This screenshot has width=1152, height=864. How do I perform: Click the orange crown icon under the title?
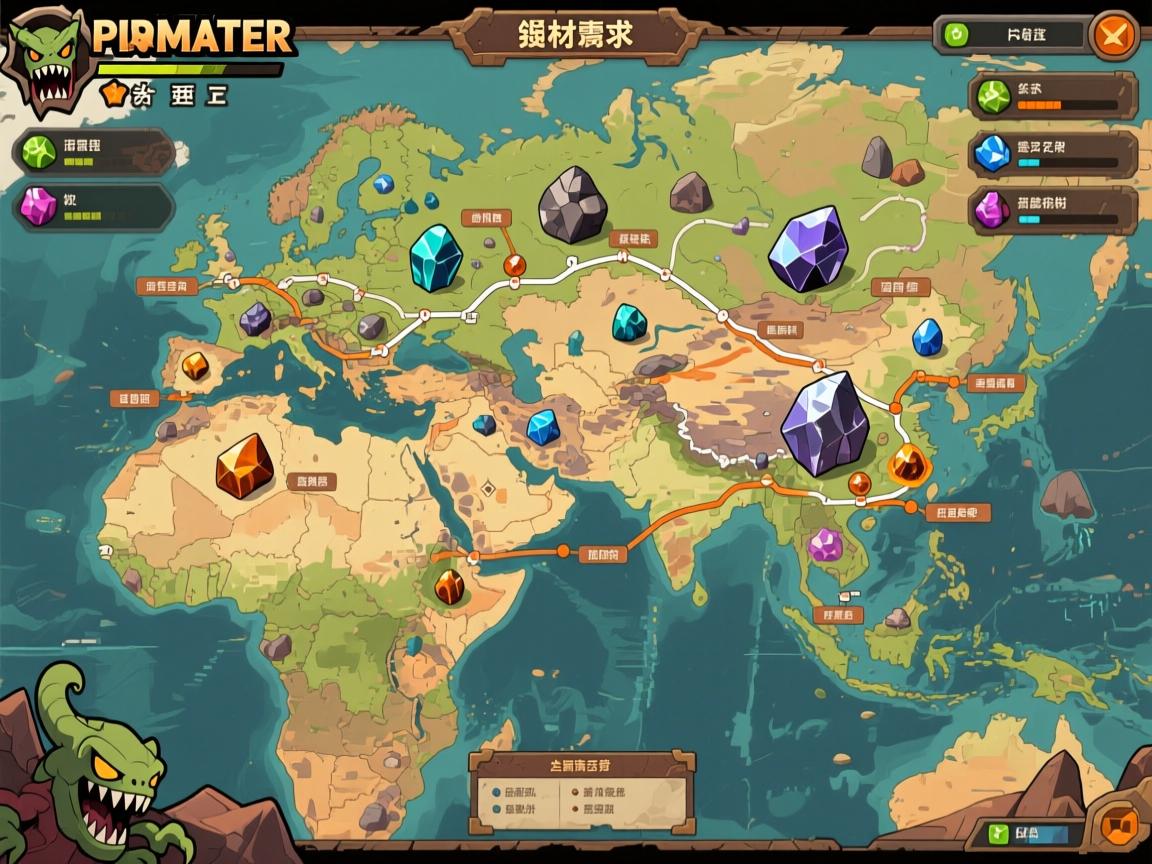pyautogui.click(x=115, y=94)
